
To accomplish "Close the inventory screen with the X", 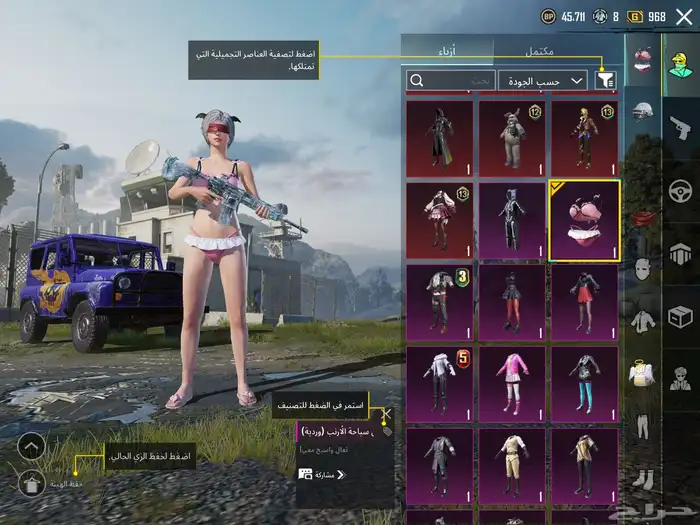I will pyautogui.click(x=684, y=16).
